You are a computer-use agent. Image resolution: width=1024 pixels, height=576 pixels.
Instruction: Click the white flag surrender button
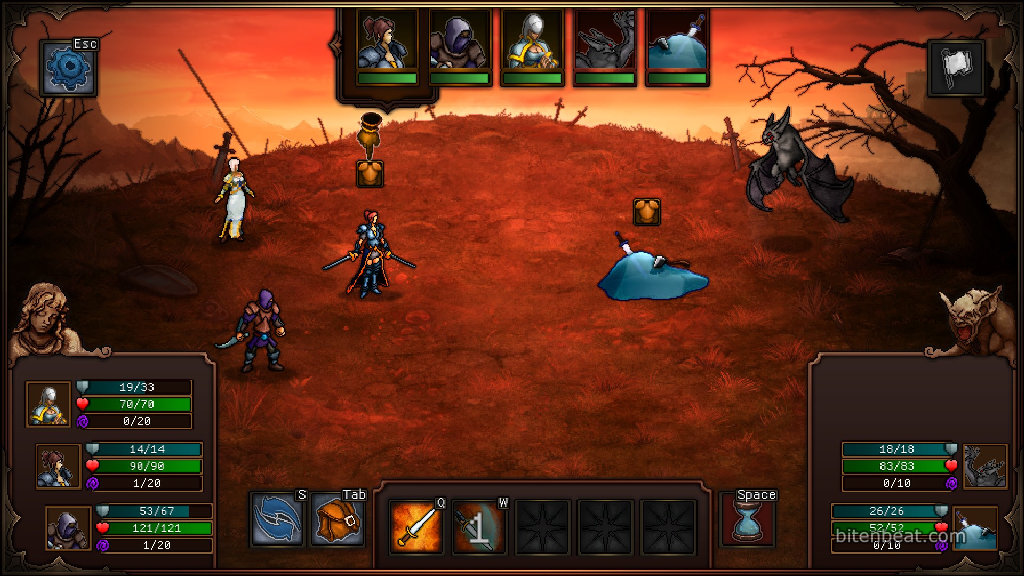click(x=955, y=68)
